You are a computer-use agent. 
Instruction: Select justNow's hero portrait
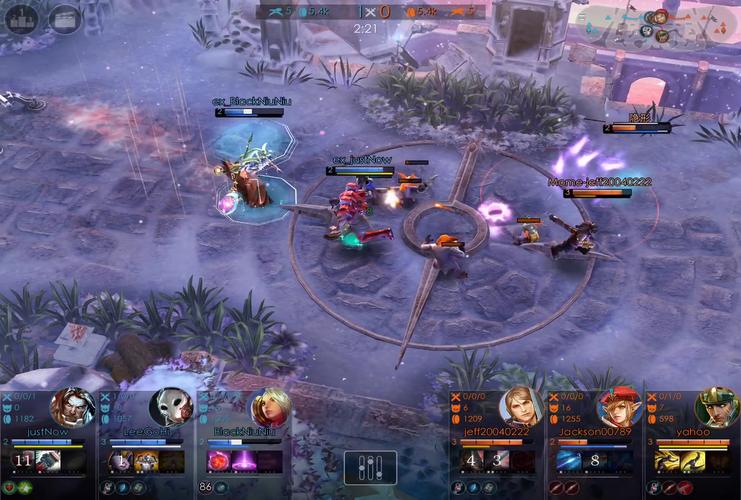click(72, 407)
